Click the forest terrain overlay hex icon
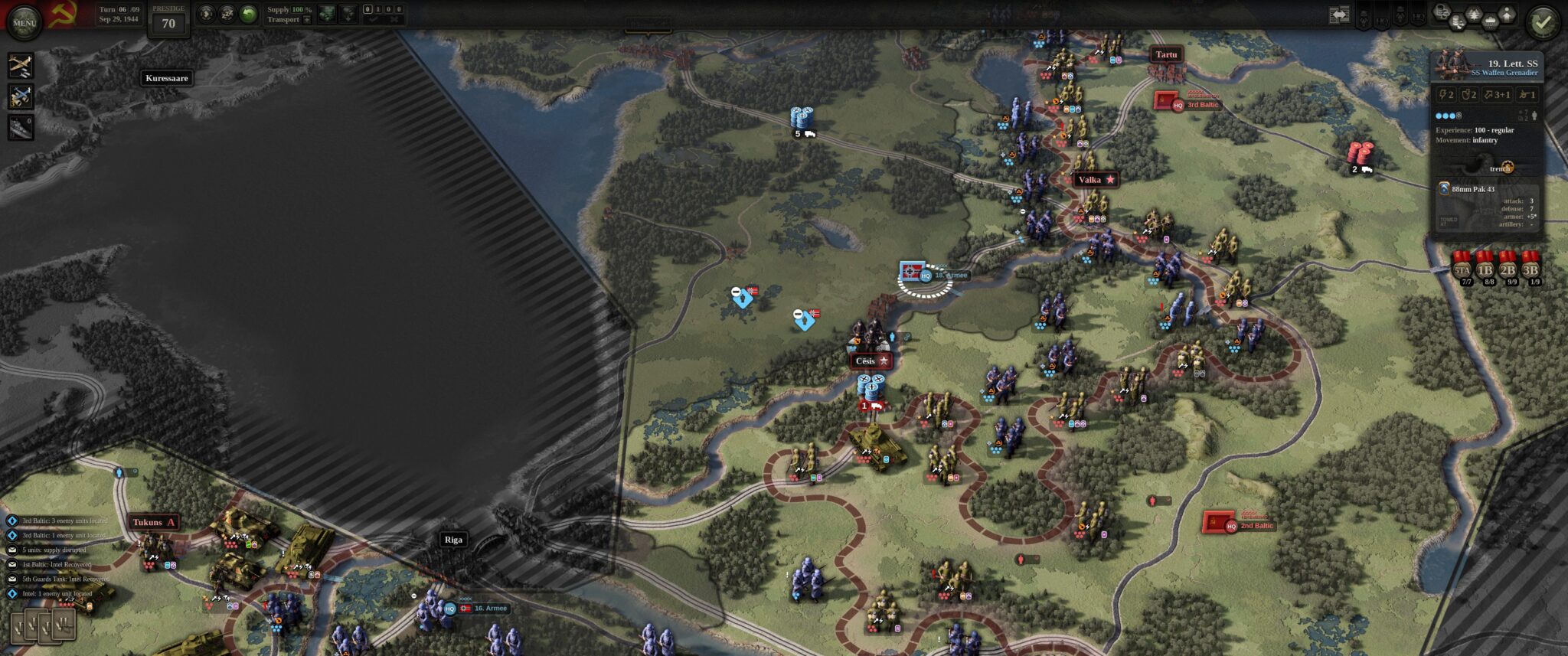1568x656 pixels. (x=1475, y=13)
